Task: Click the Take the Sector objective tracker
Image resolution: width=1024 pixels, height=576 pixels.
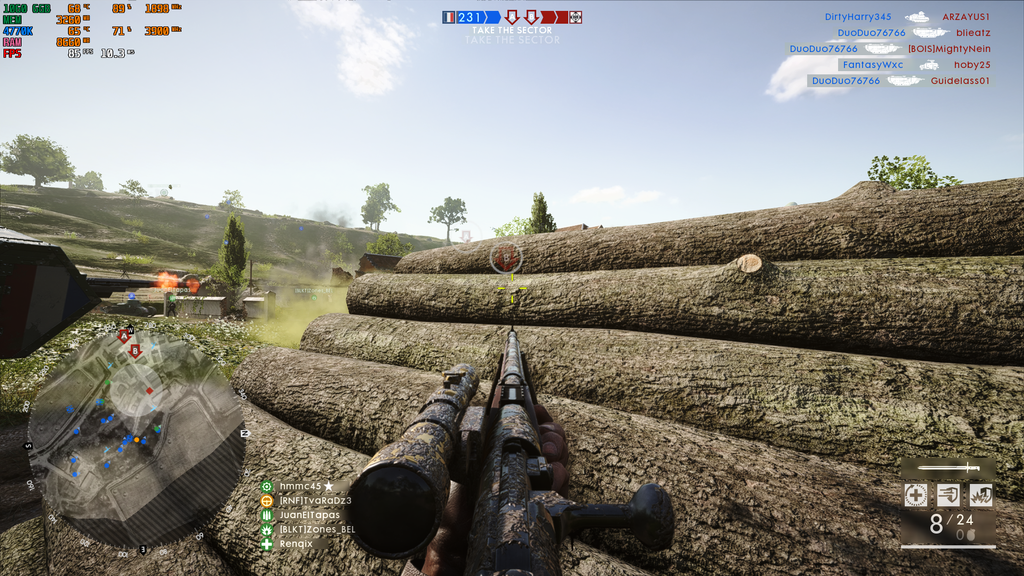Action: pos(511,31)
